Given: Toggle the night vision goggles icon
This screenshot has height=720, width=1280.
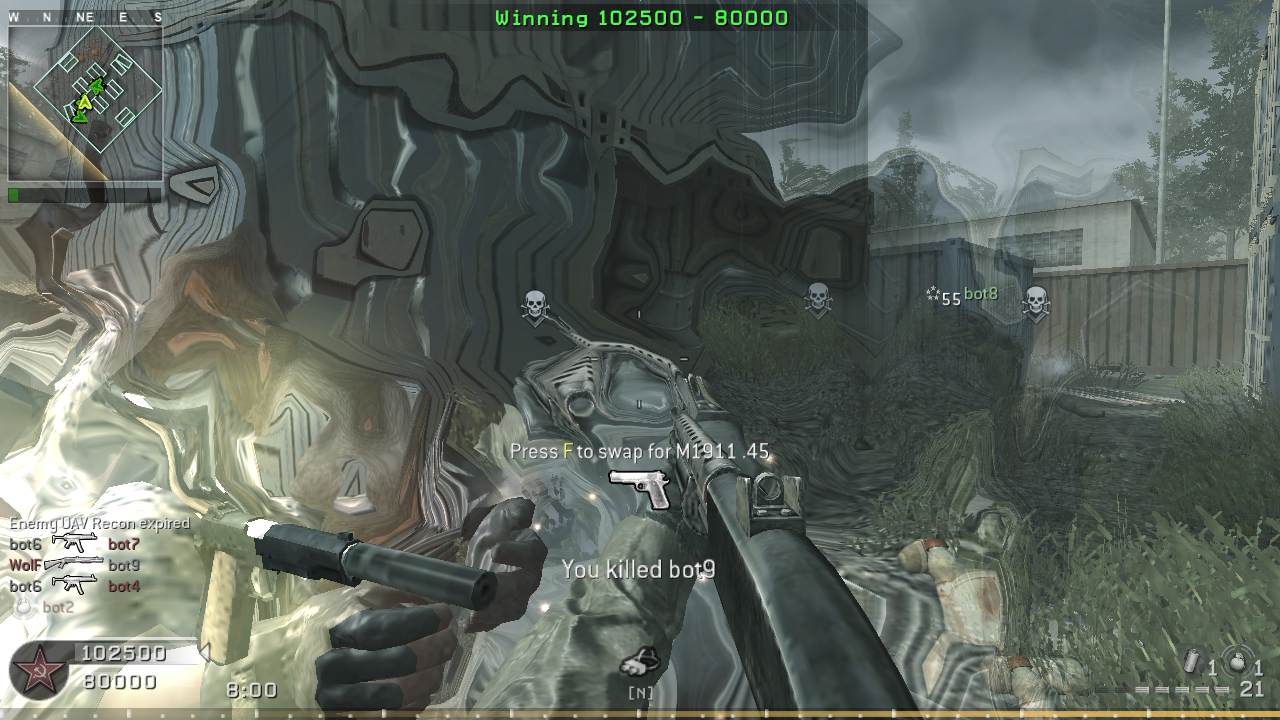Looking at the screenshot, I should click(639, 662).
